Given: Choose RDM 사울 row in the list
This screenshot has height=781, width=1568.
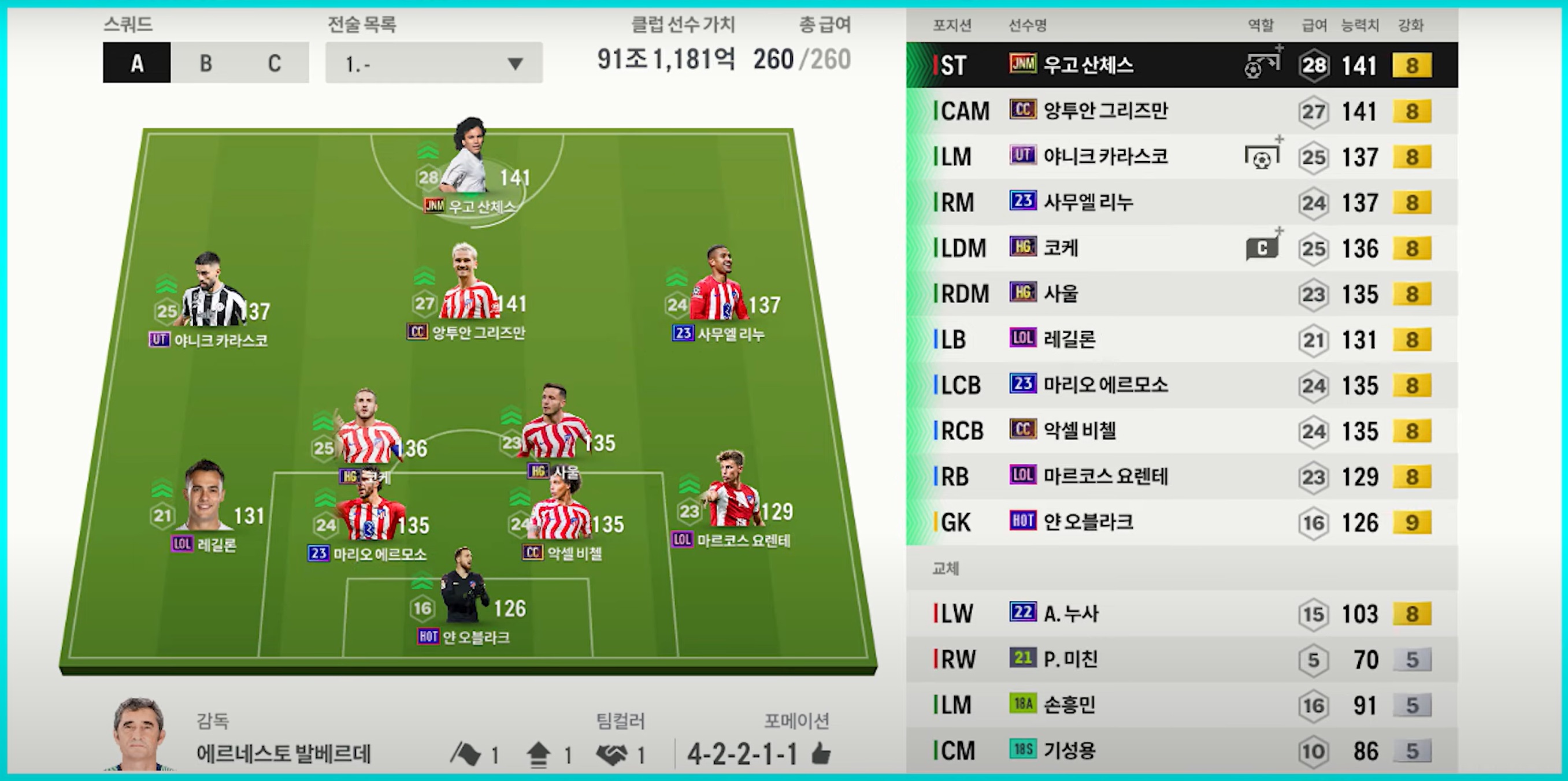Looking at the screenshot, I should 1181,293.
